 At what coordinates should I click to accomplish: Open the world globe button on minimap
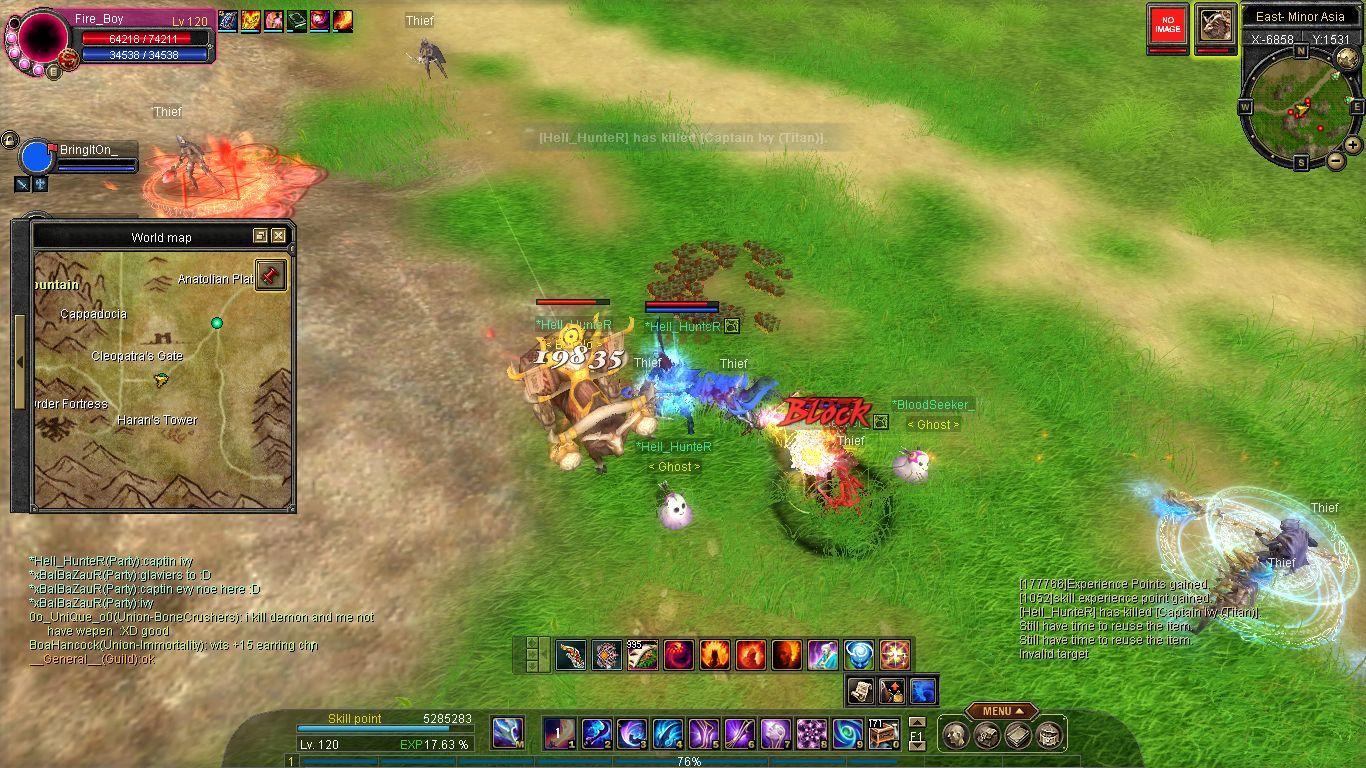point(1346,58)
